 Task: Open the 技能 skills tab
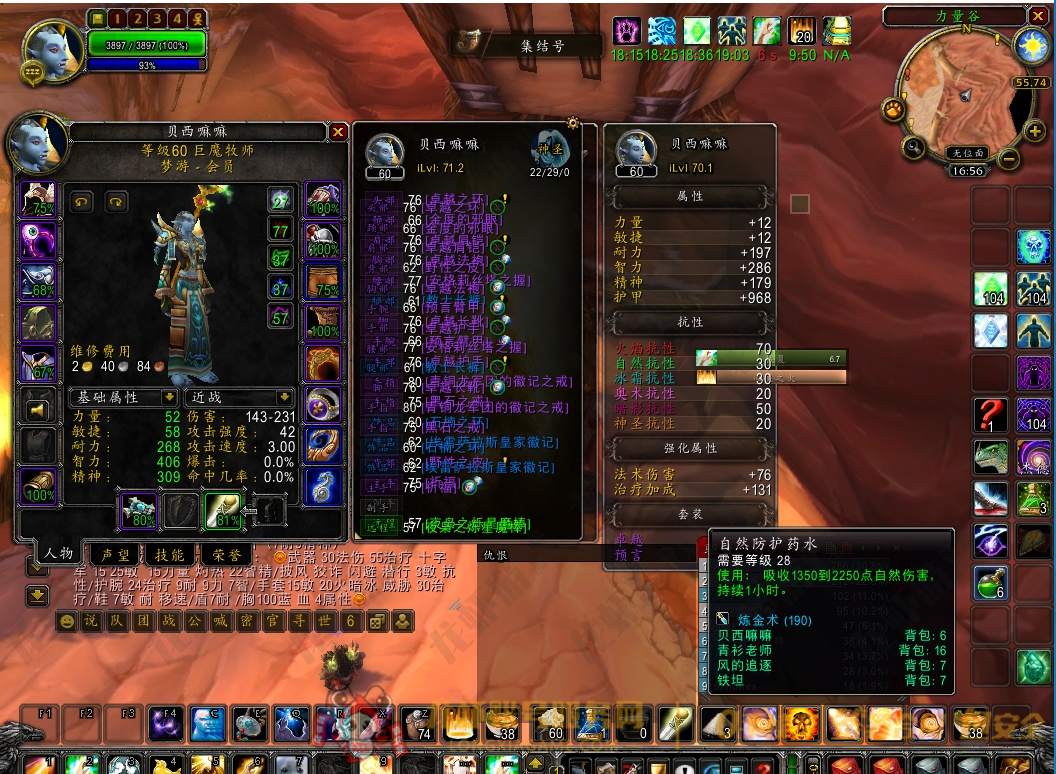(169, 554)
